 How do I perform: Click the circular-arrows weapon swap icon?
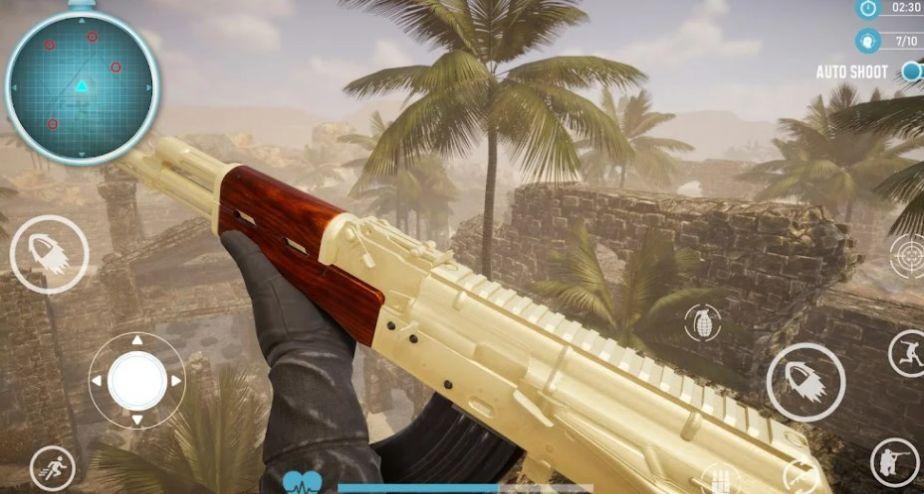(798, 478)
